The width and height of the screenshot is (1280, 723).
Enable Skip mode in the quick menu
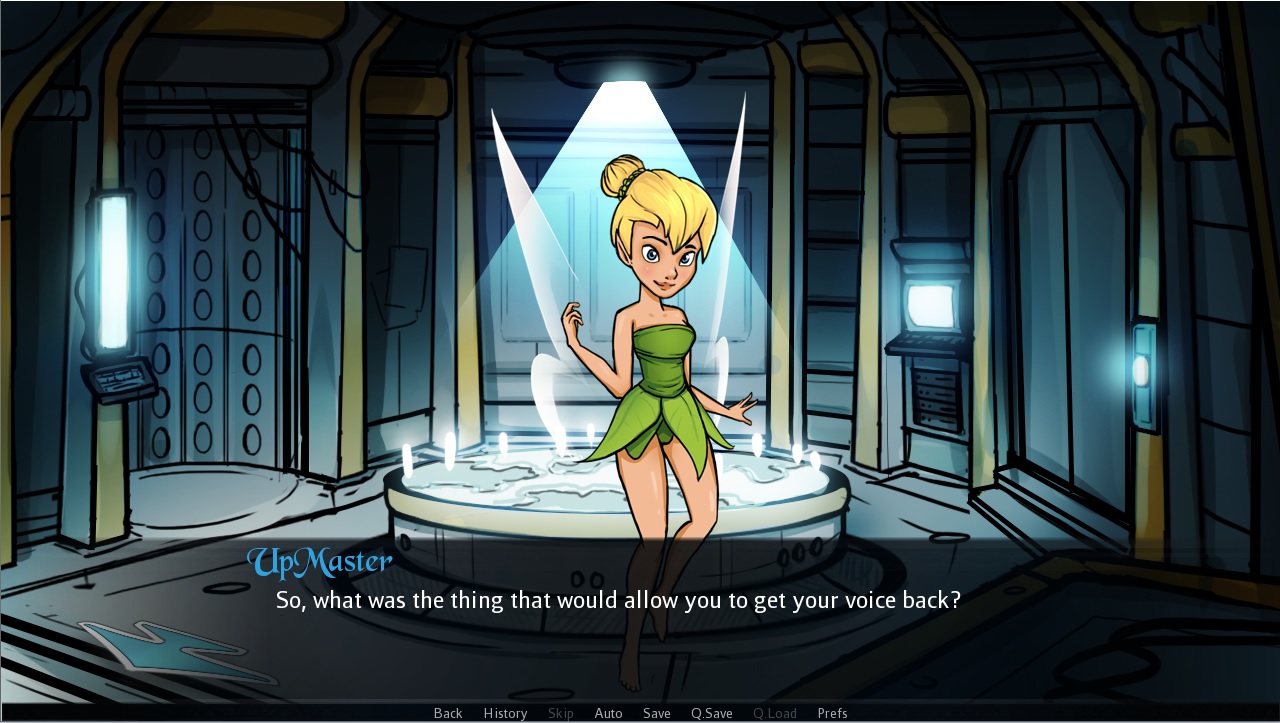560,713
